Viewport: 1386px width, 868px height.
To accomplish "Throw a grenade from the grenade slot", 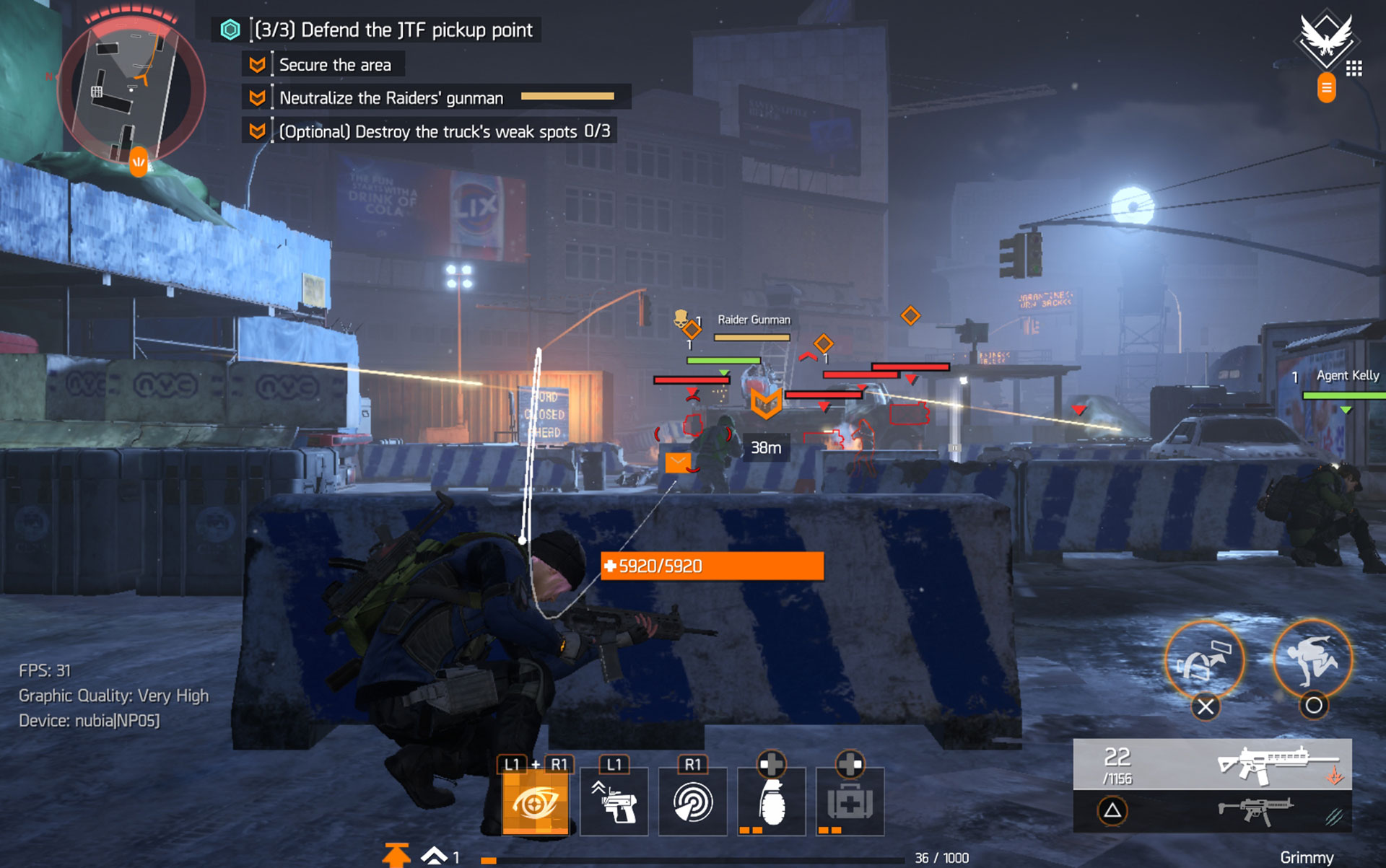I will pyautogui.click(x=771, y=802).
